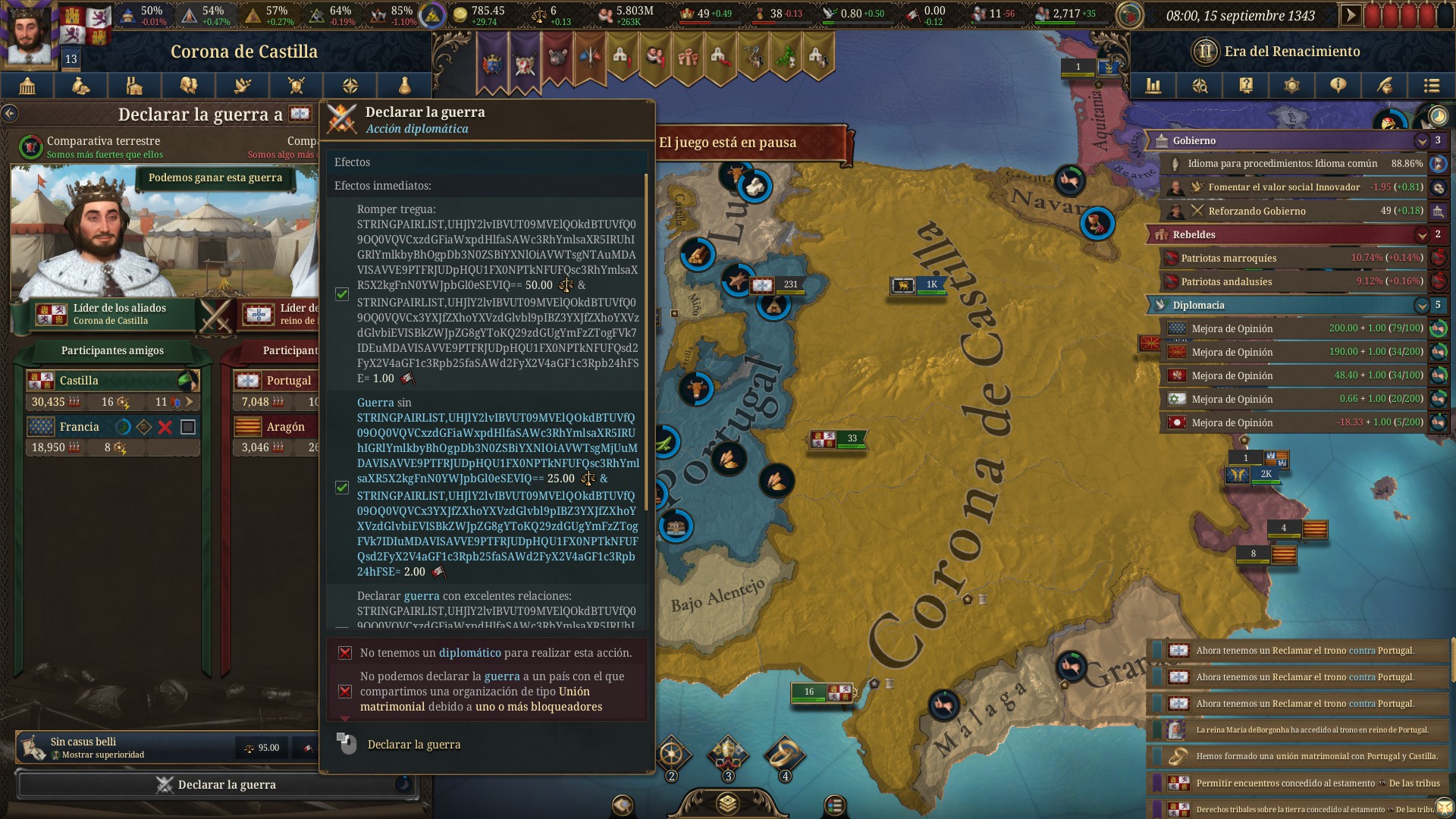Viewport: 1456px width, 819px height.
Task: Collapse the Rebeldes section
Action: [x=1423, y=235]
